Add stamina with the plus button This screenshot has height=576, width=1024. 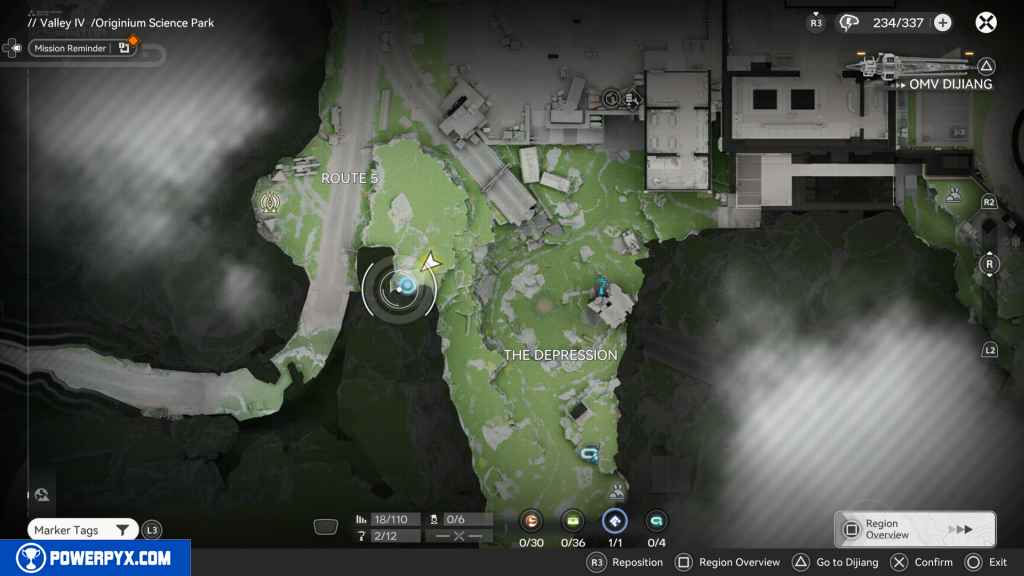[x=942, y=23]
